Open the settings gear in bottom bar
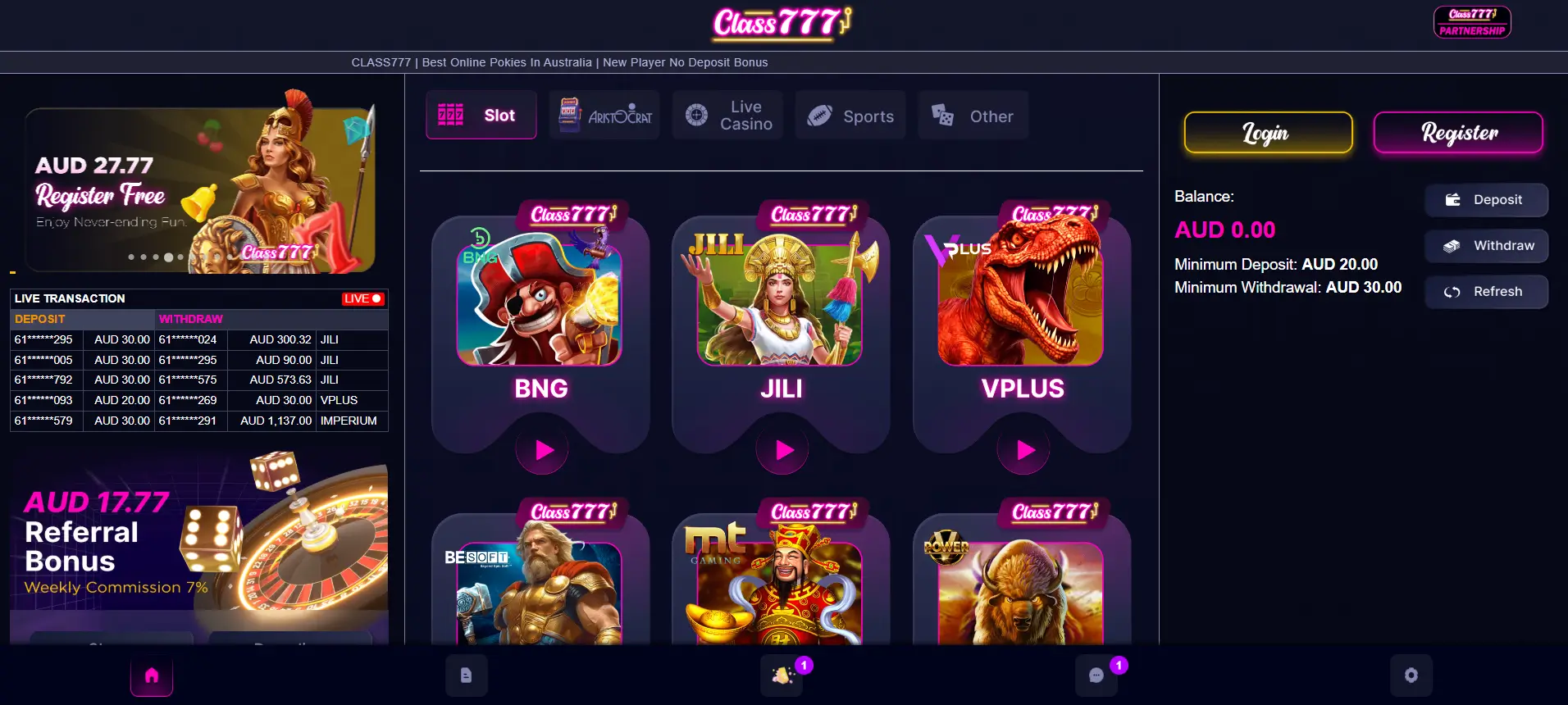Image resolution: width=1568 pixels, height=705 pixels. tap(1411, 675)
